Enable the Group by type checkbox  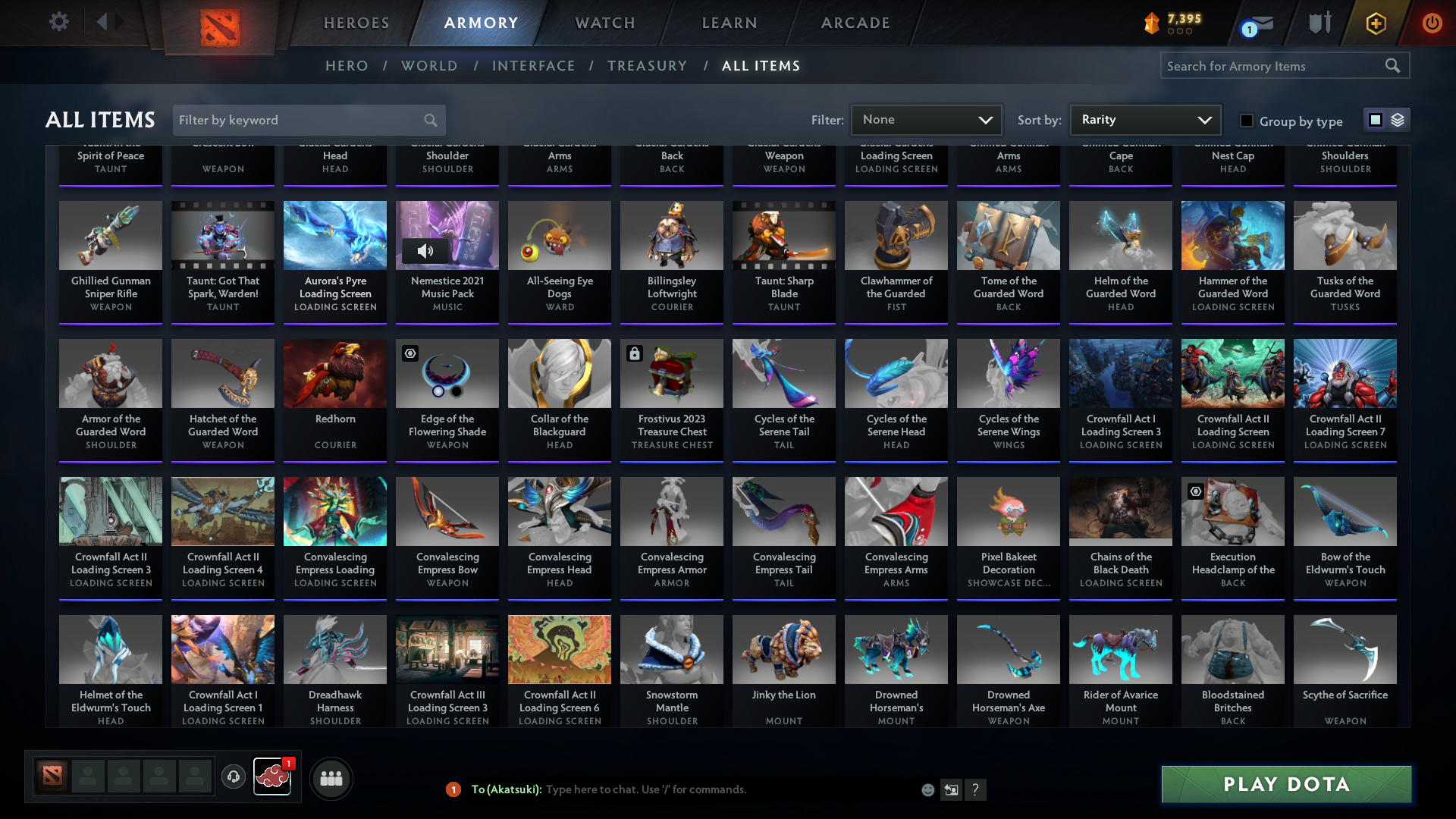coord(1246,120)
